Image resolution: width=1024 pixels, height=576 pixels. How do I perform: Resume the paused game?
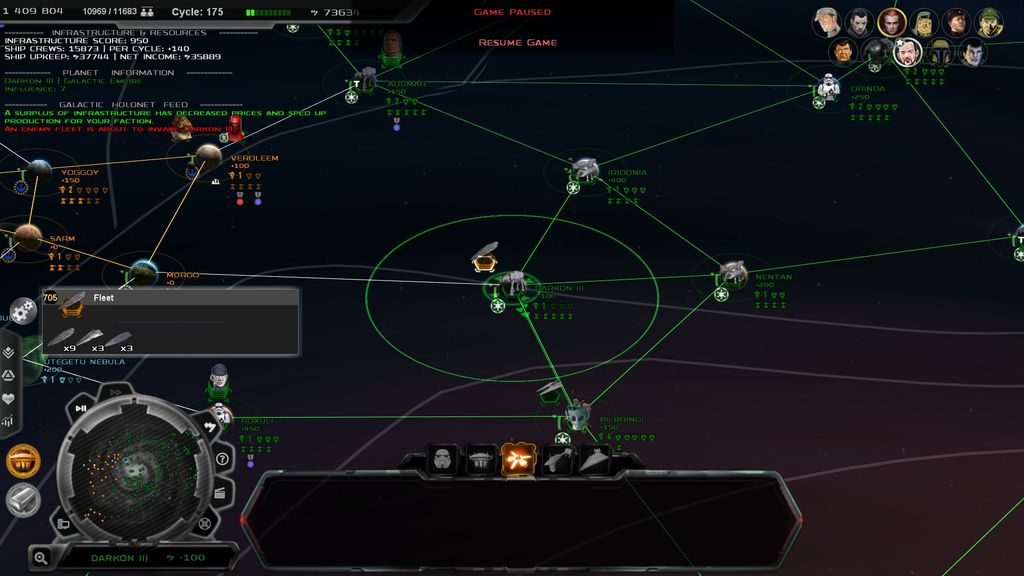coord(517,43)
